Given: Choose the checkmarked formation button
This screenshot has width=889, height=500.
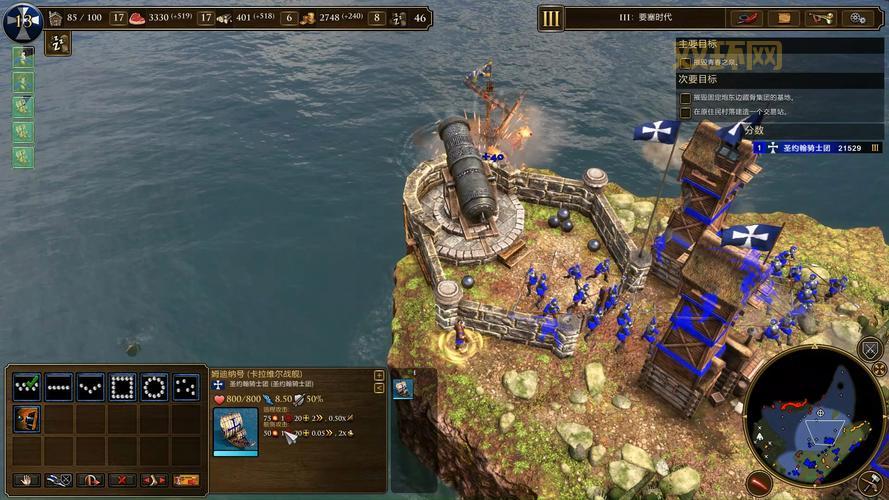Looking at the screenshot, I should pyautogui.click(x=27, y=386).
